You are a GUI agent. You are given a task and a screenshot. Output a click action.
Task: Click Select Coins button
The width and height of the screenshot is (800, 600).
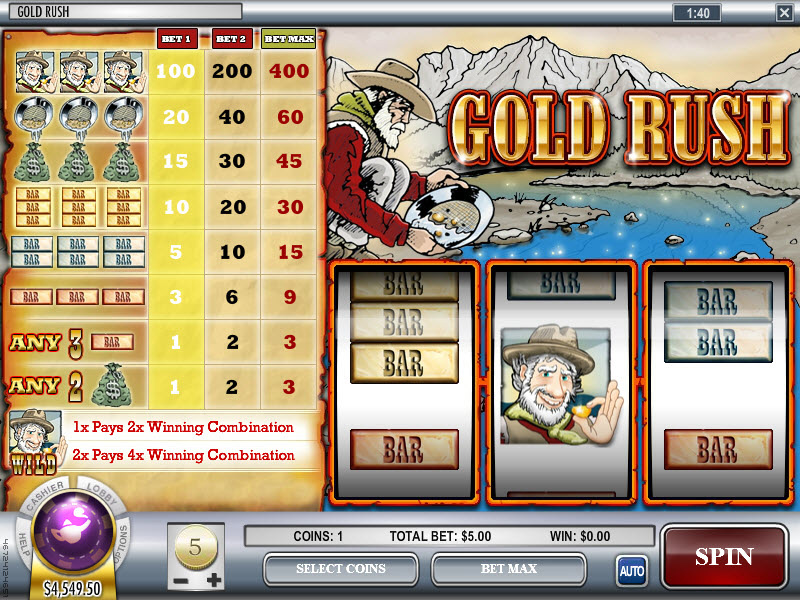pyautogui.click(x=341, y=569)
